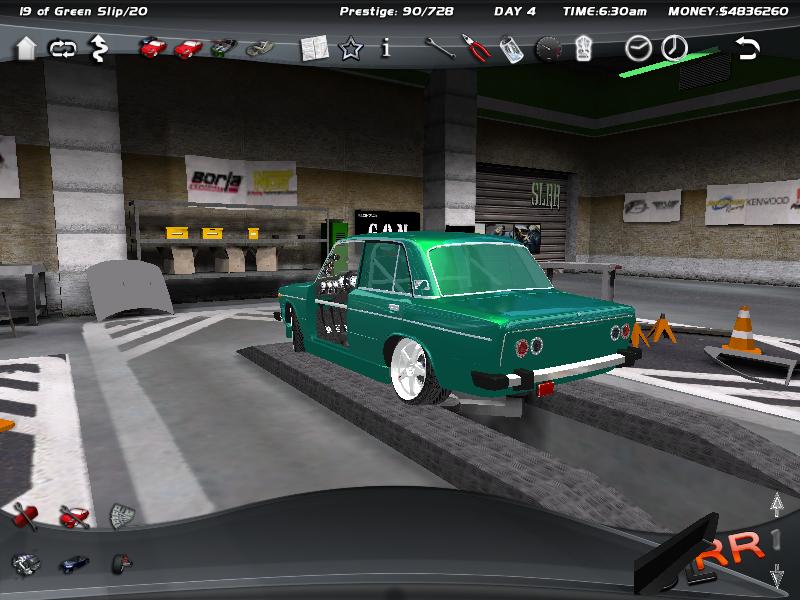The height and width of the screenshot is (600, 800).
Task: Click the left clock icon
Action: (x=638, y=47)
